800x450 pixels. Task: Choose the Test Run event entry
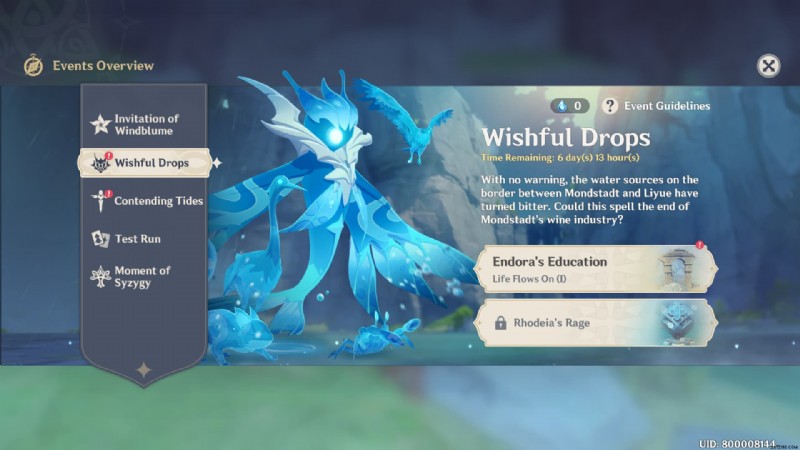(x=136, y=239)
